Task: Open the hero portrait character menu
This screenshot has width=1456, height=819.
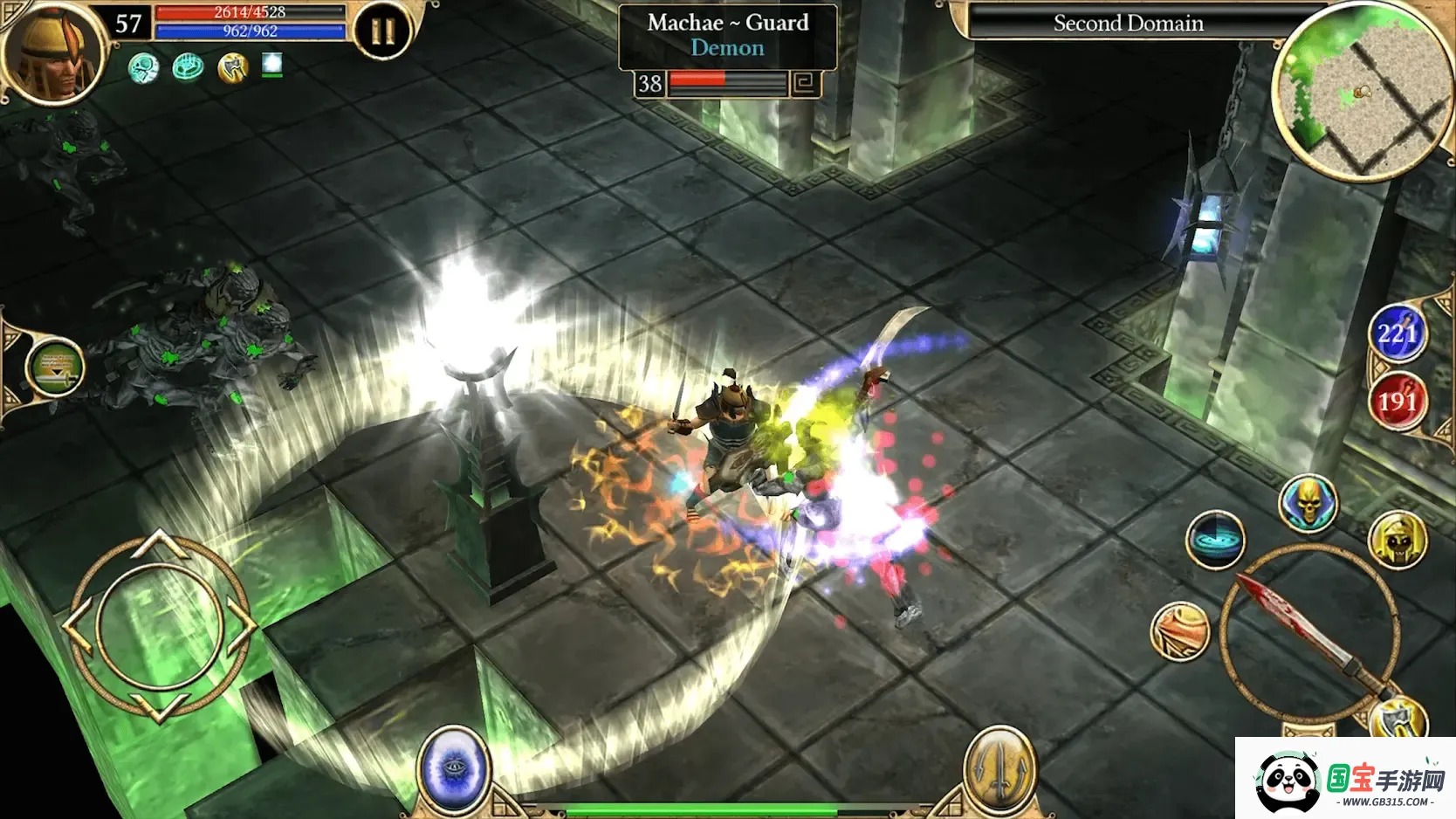Action: coord(54,54)
